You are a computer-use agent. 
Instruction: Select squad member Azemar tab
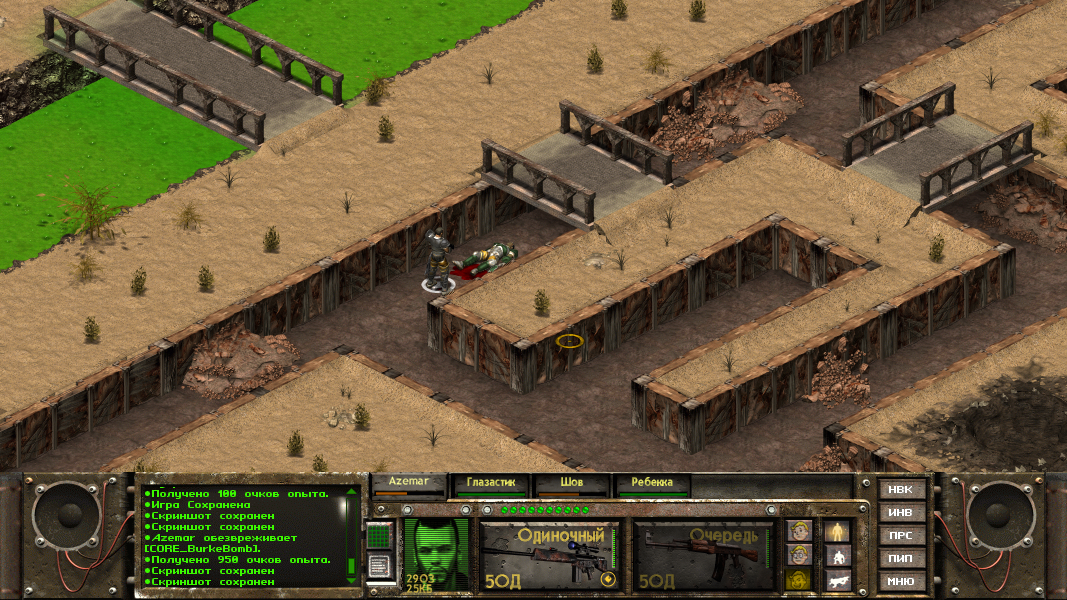click(409, 484)
